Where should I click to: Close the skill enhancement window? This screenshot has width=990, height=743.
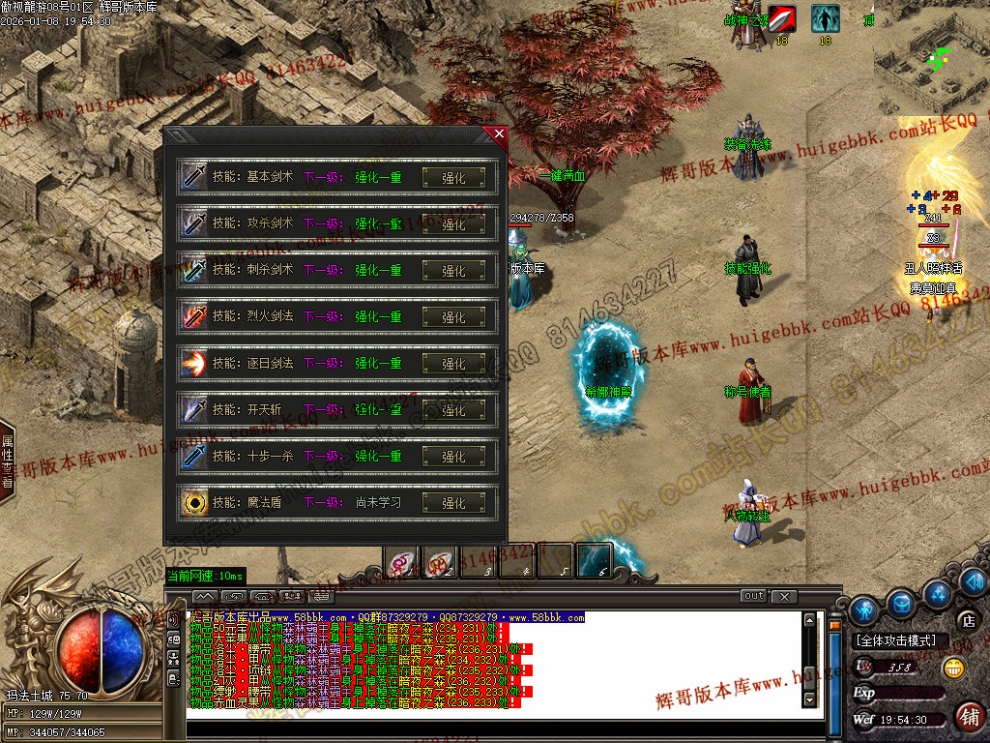click(x=499, y=134)
